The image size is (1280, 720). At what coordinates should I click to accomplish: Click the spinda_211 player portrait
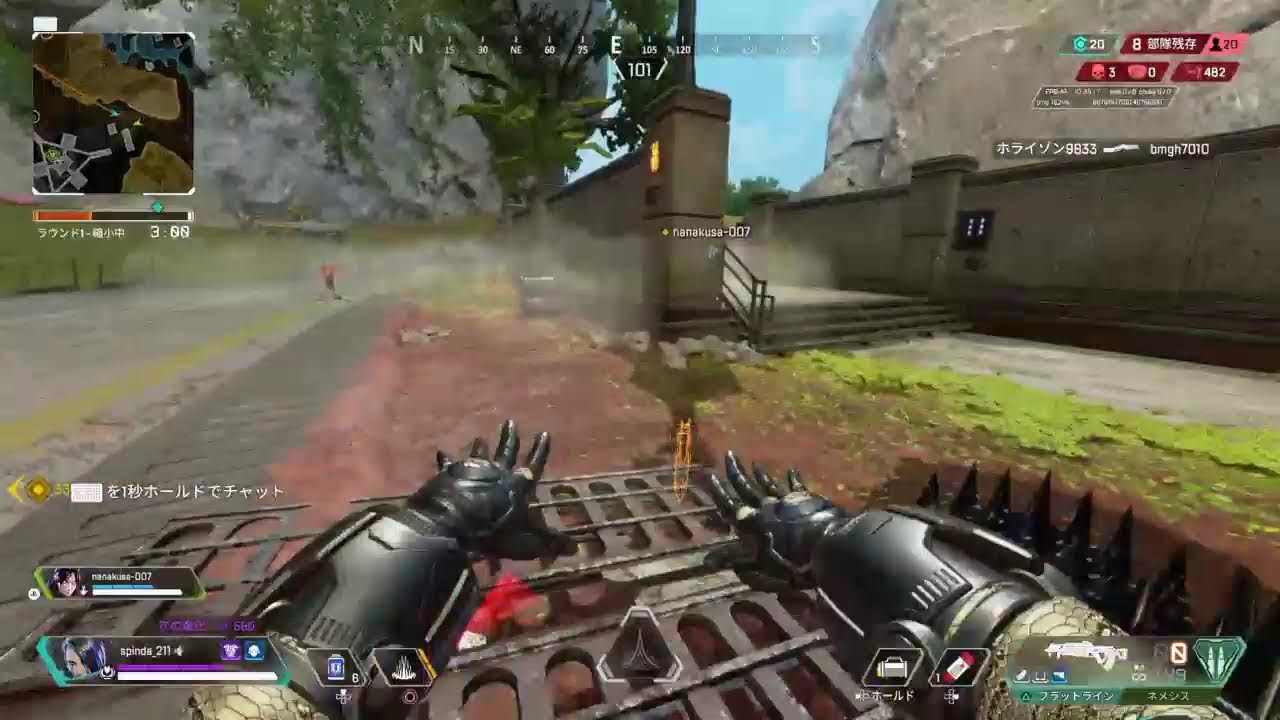point(82,657)
